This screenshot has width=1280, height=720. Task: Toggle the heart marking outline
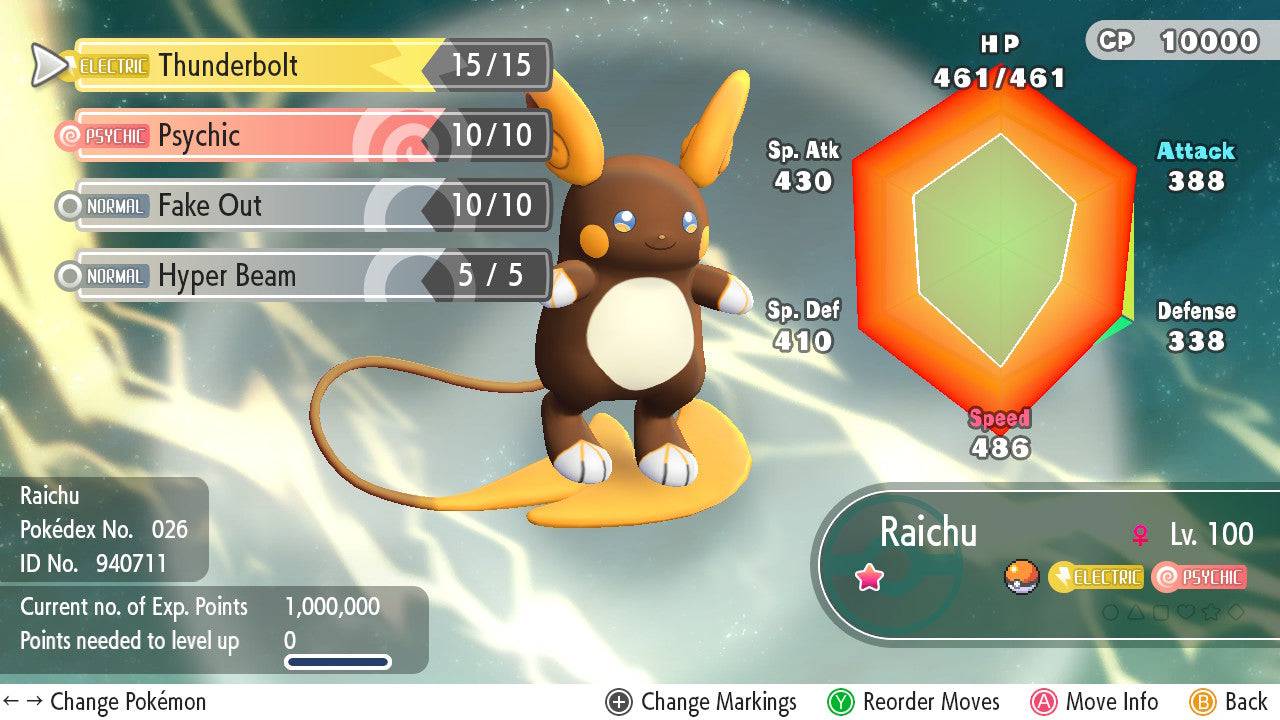point(1186,612)
